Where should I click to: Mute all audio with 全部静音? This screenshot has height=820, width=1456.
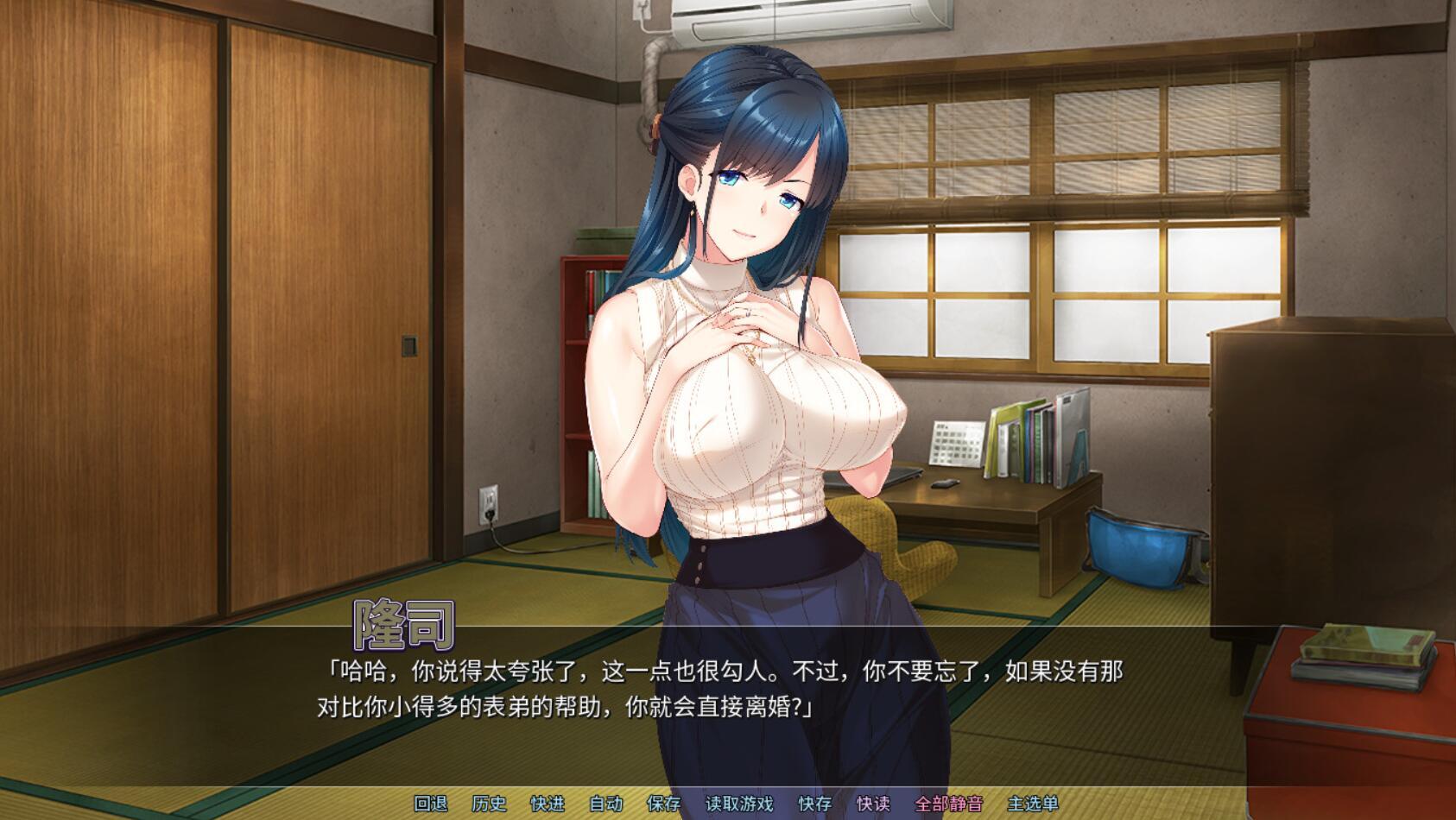click(x=948, y=803)
